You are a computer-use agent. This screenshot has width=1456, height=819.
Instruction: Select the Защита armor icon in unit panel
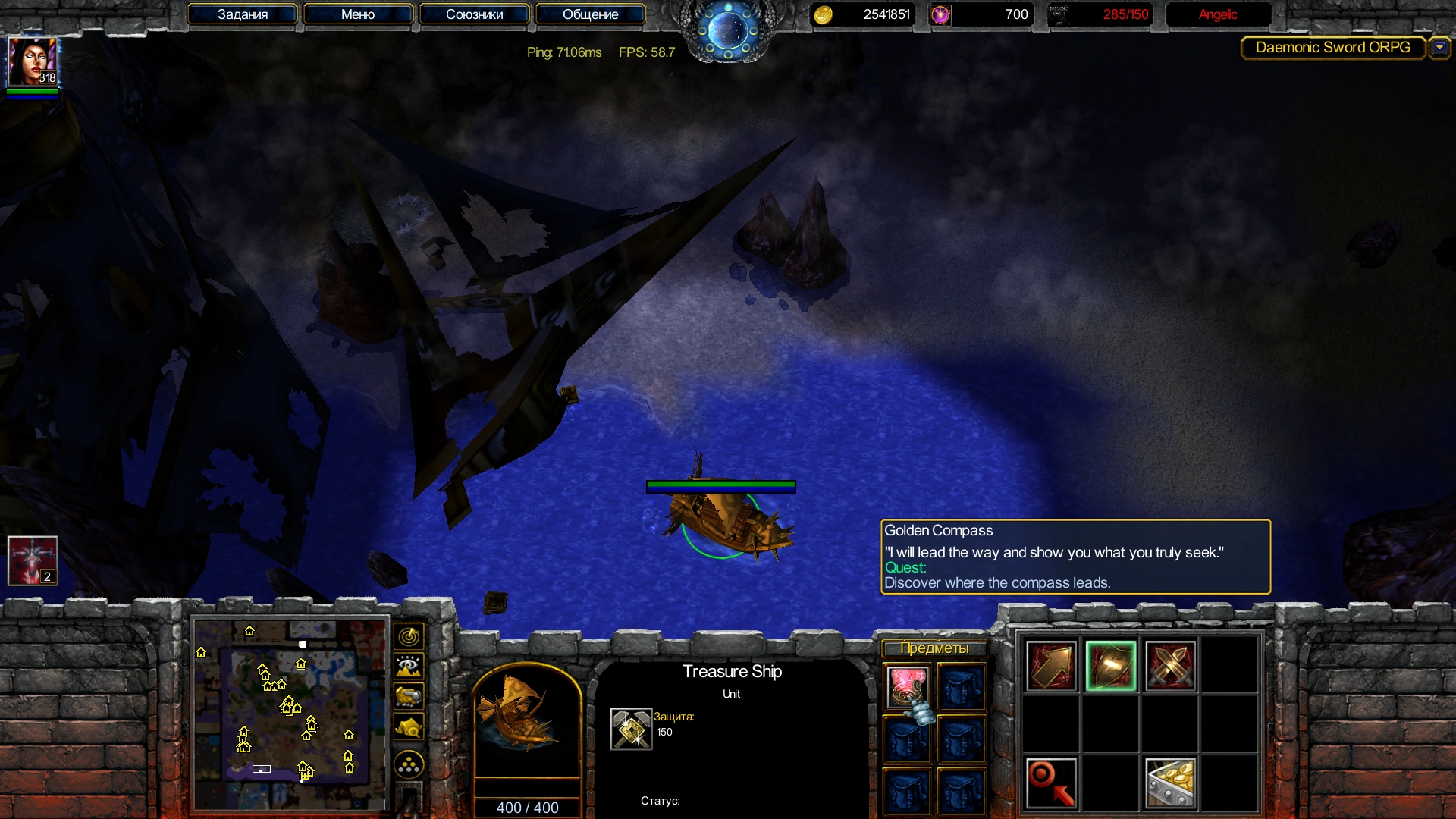pyautogui.click(x=629, y=726)
